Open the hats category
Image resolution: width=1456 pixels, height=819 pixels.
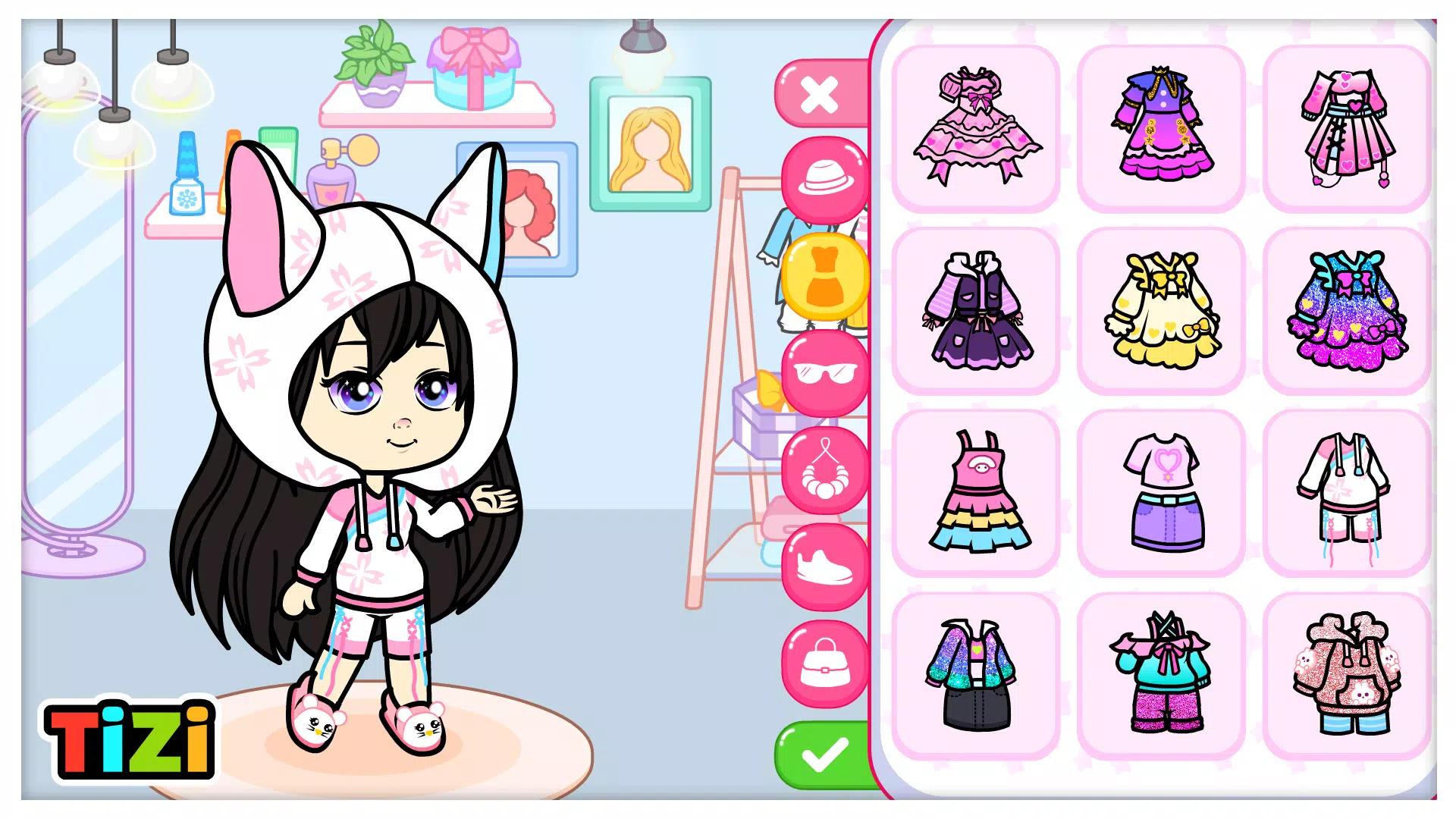coord(825,178)
